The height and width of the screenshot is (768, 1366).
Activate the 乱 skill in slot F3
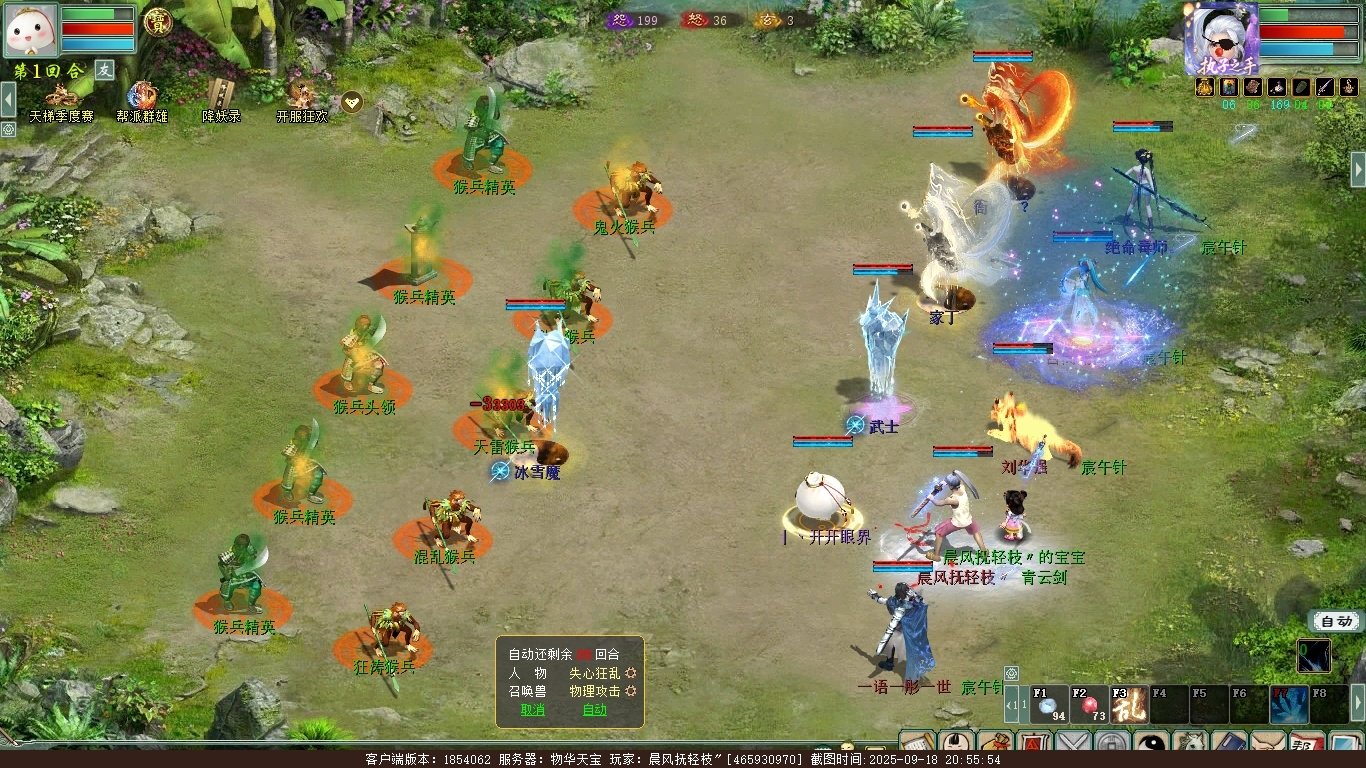click(1129, 704)
